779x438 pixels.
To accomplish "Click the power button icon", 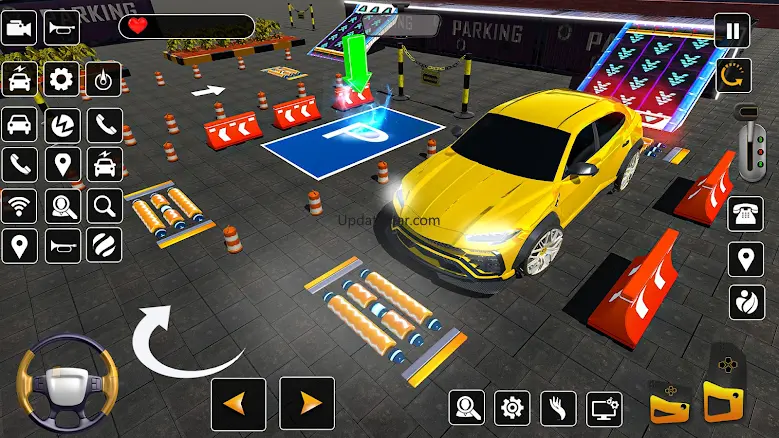I will point(103,79).
